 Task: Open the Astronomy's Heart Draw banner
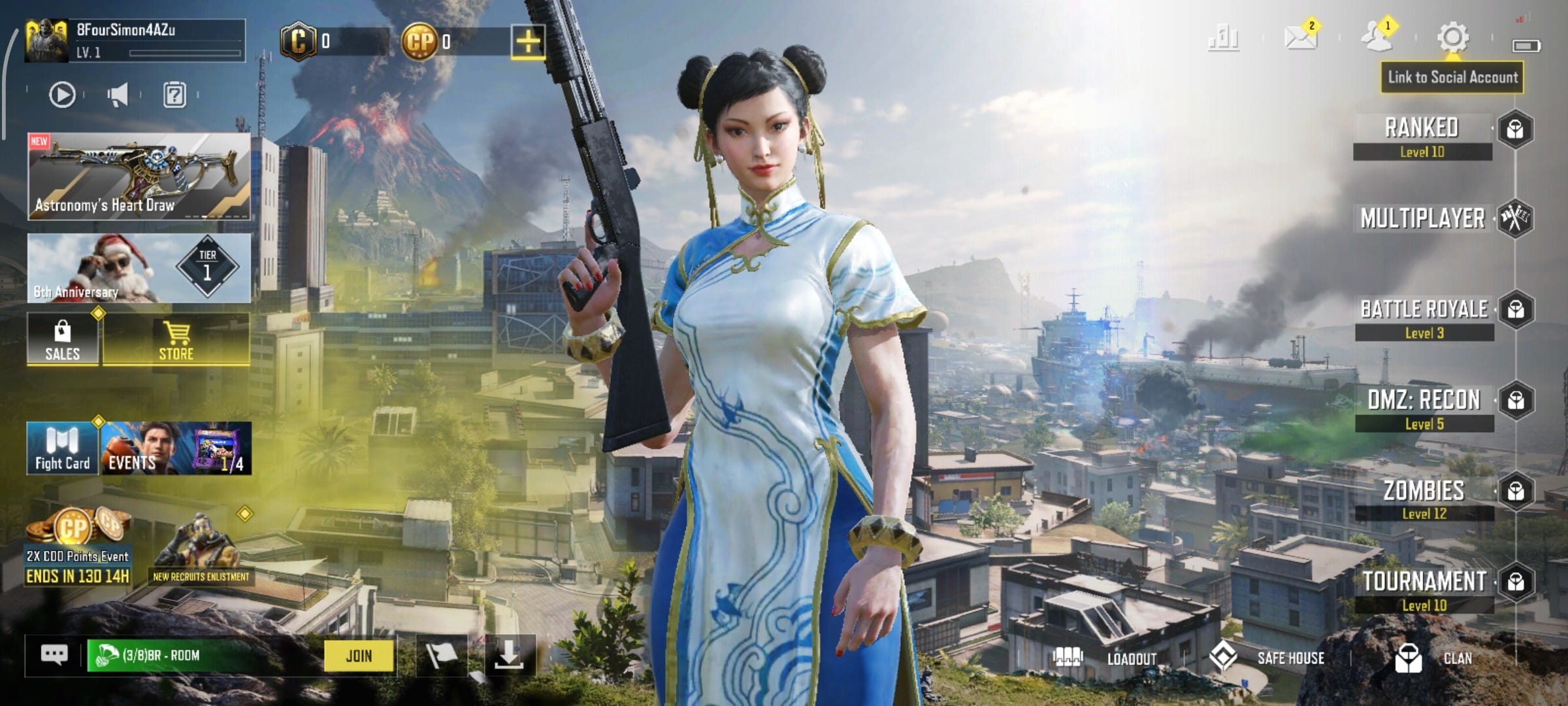coord(139,176)
